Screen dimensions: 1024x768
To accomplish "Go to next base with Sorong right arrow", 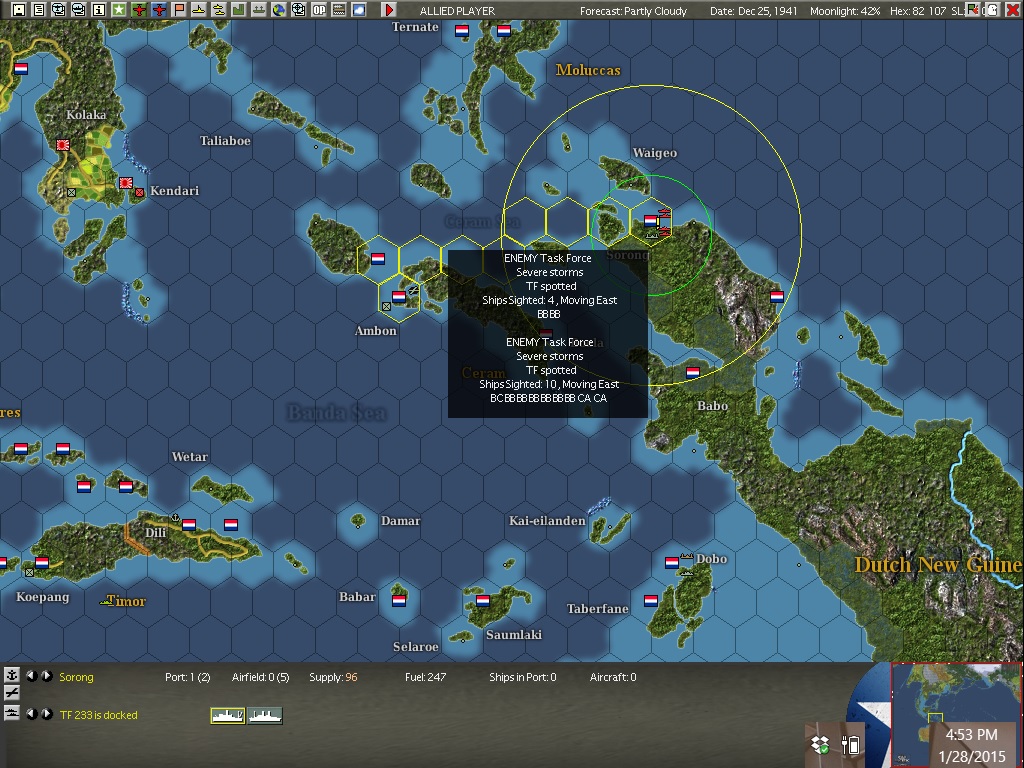I will coord(46,676).
